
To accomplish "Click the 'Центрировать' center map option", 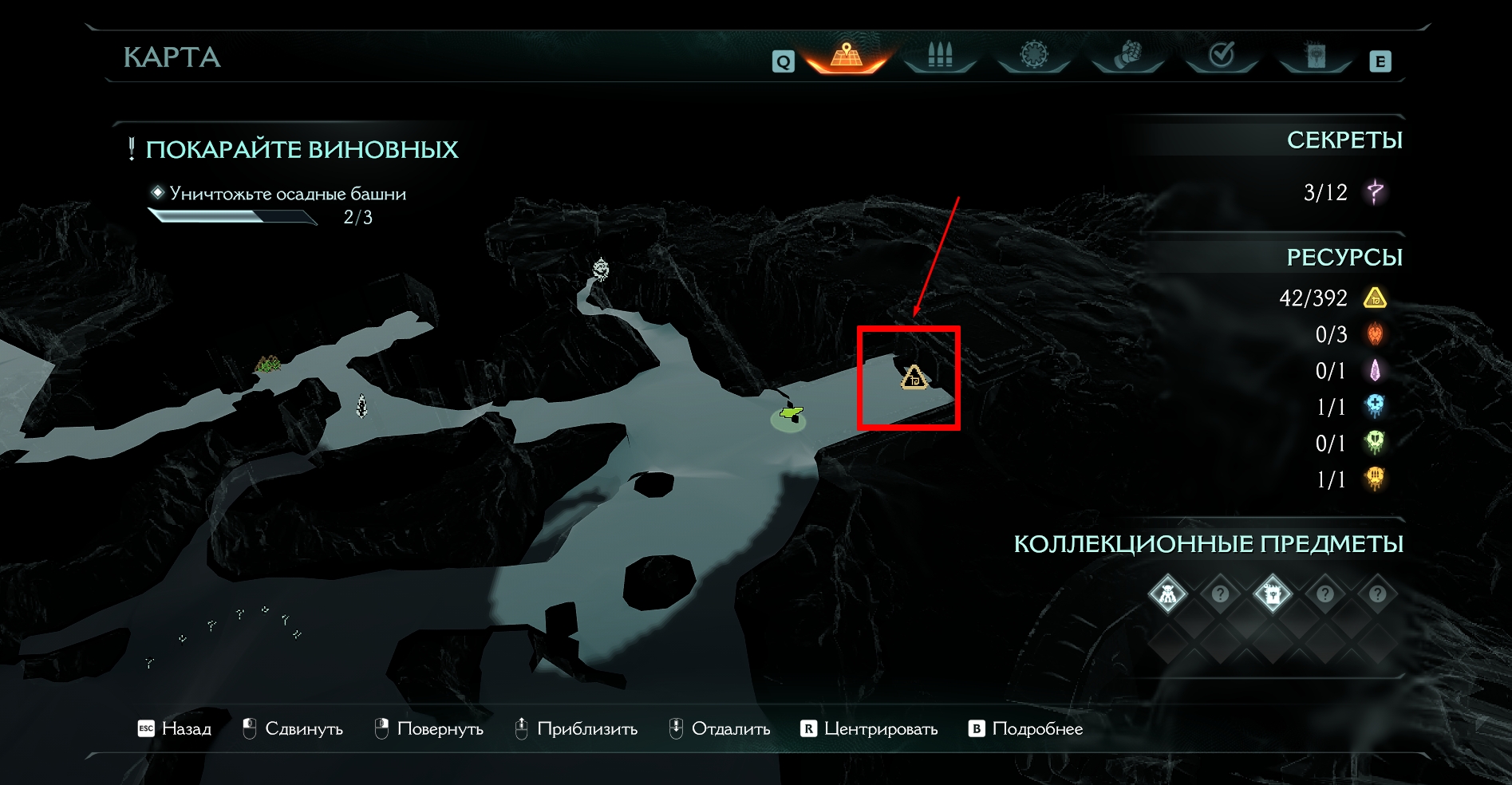I will [x=869, y=728].
